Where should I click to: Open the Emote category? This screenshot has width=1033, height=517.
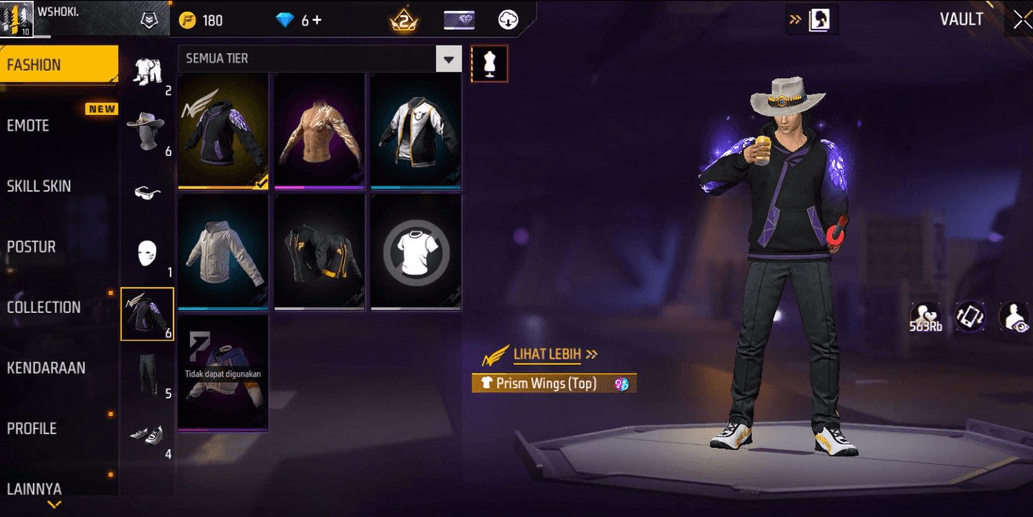29,126
